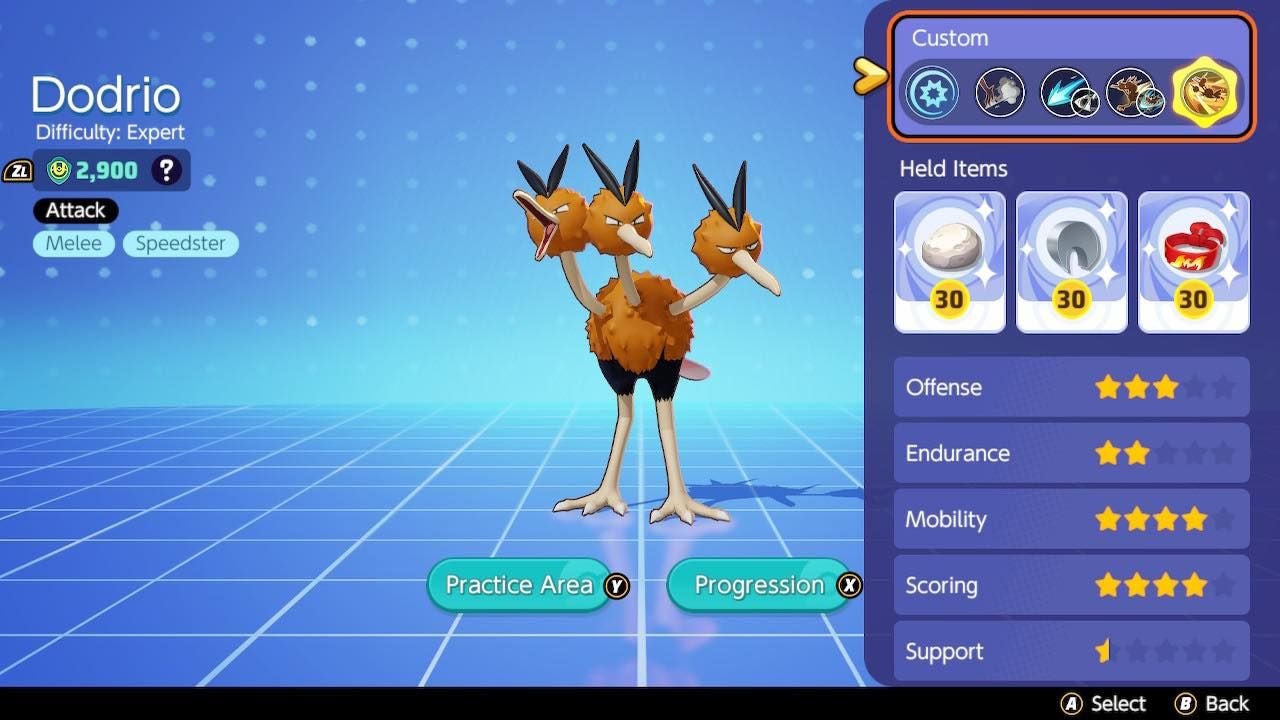Open the Held Items section header
Screen dimensions: 1280x720
951,169
